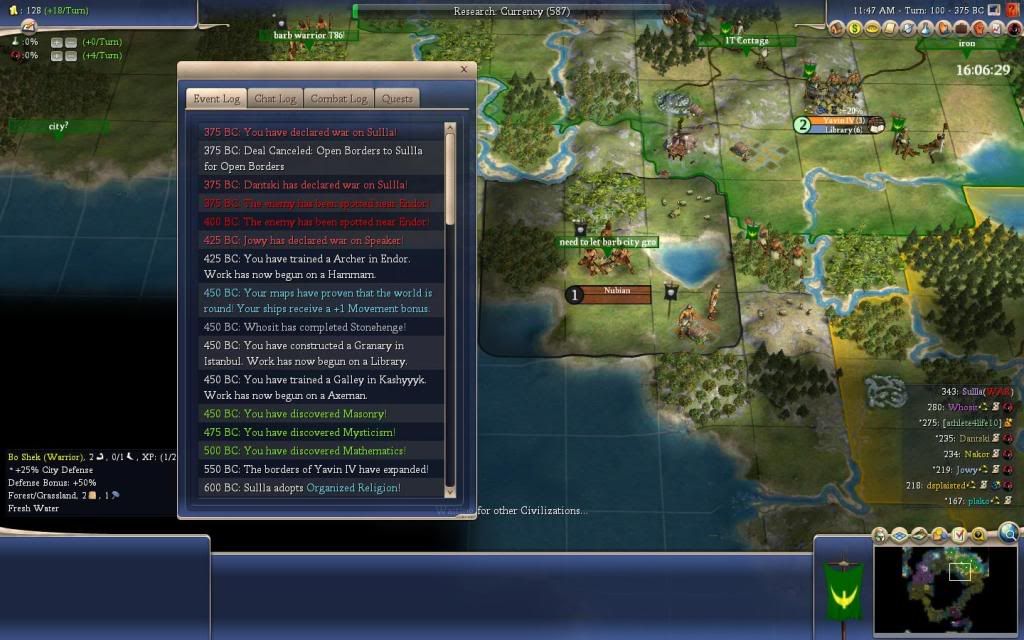The image size is (1024, 640).
Task: Select the Yavin IV city bar
Action: [x=838, y=121]
